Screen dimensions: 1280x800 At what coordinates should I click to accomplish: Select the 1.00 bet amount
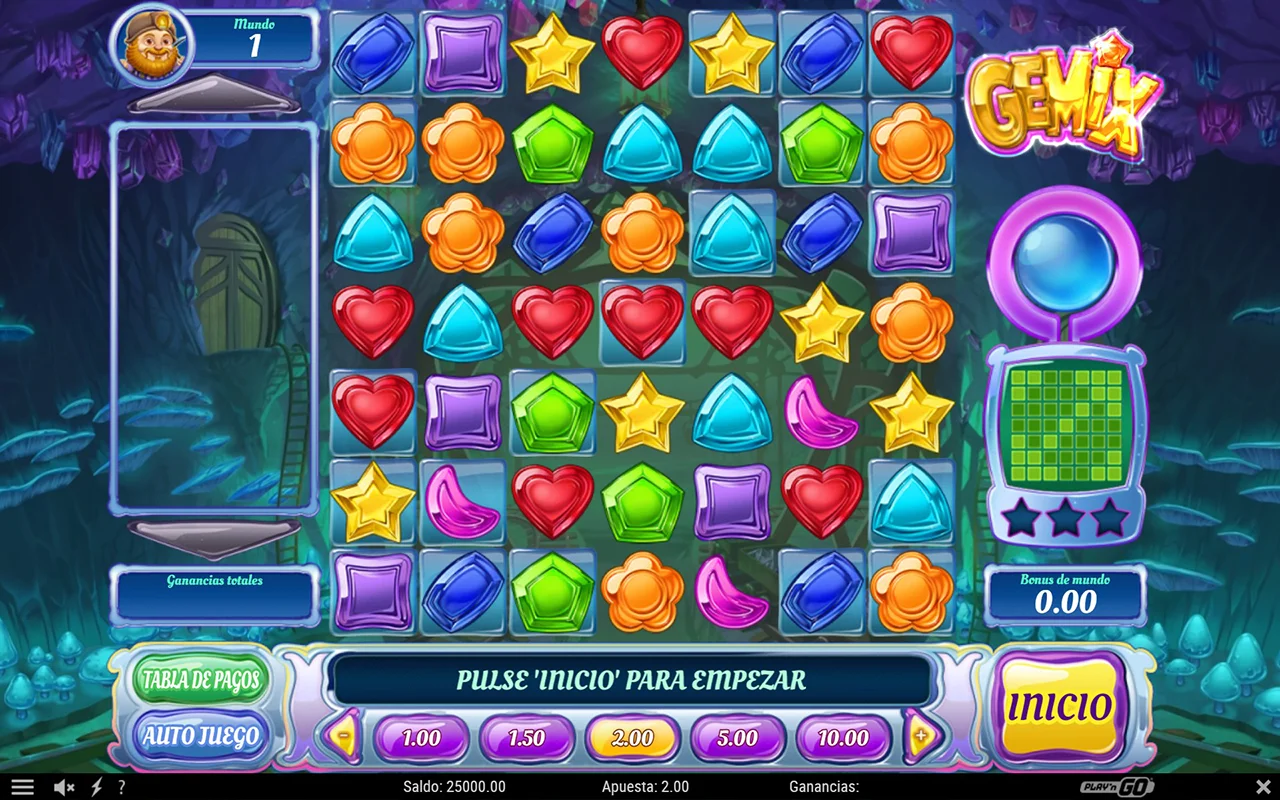[x=421, y=739]
